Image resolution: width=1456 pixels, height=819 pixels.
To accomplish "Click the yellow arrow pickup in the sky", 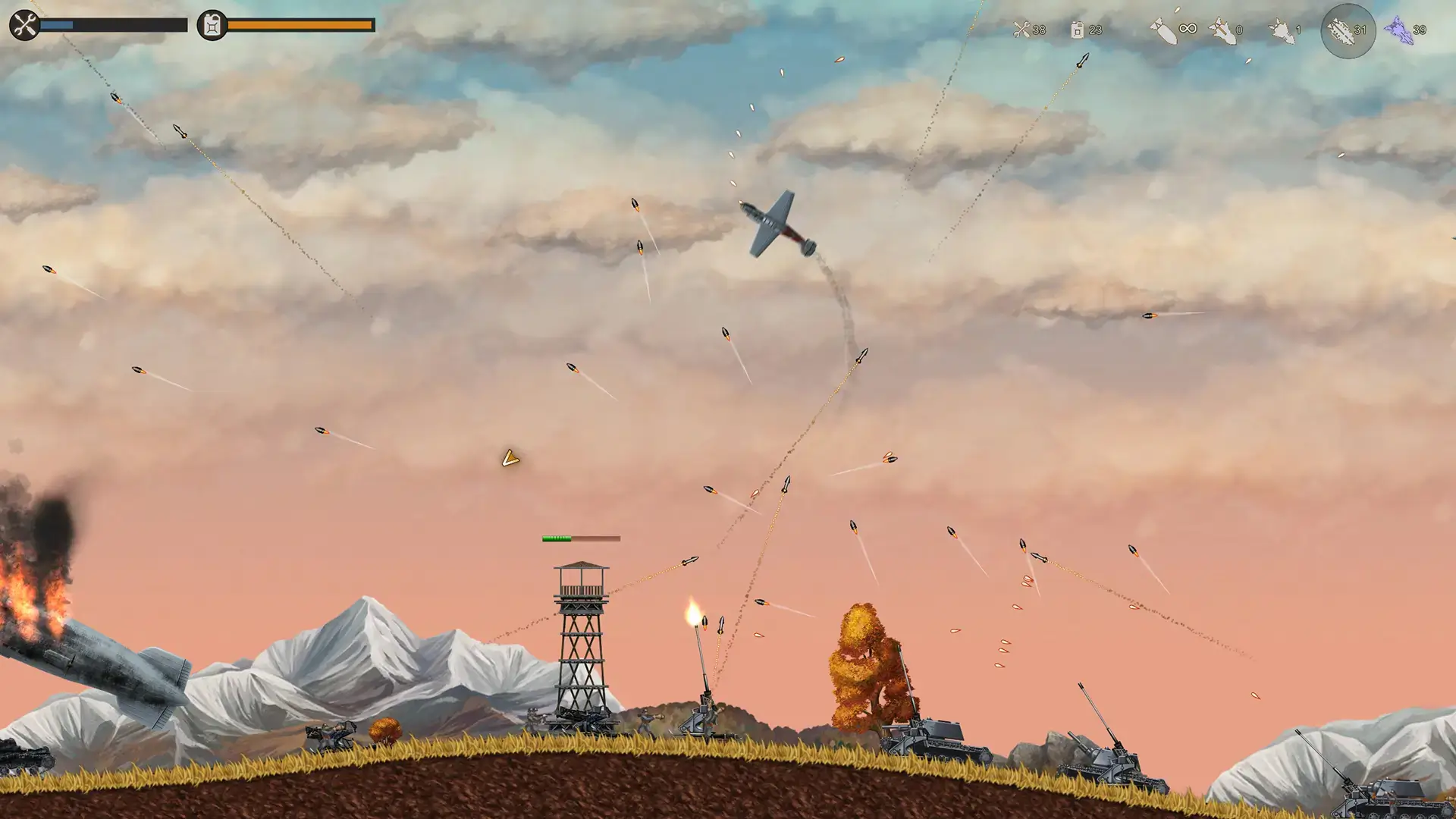I will tap(510, 459).
